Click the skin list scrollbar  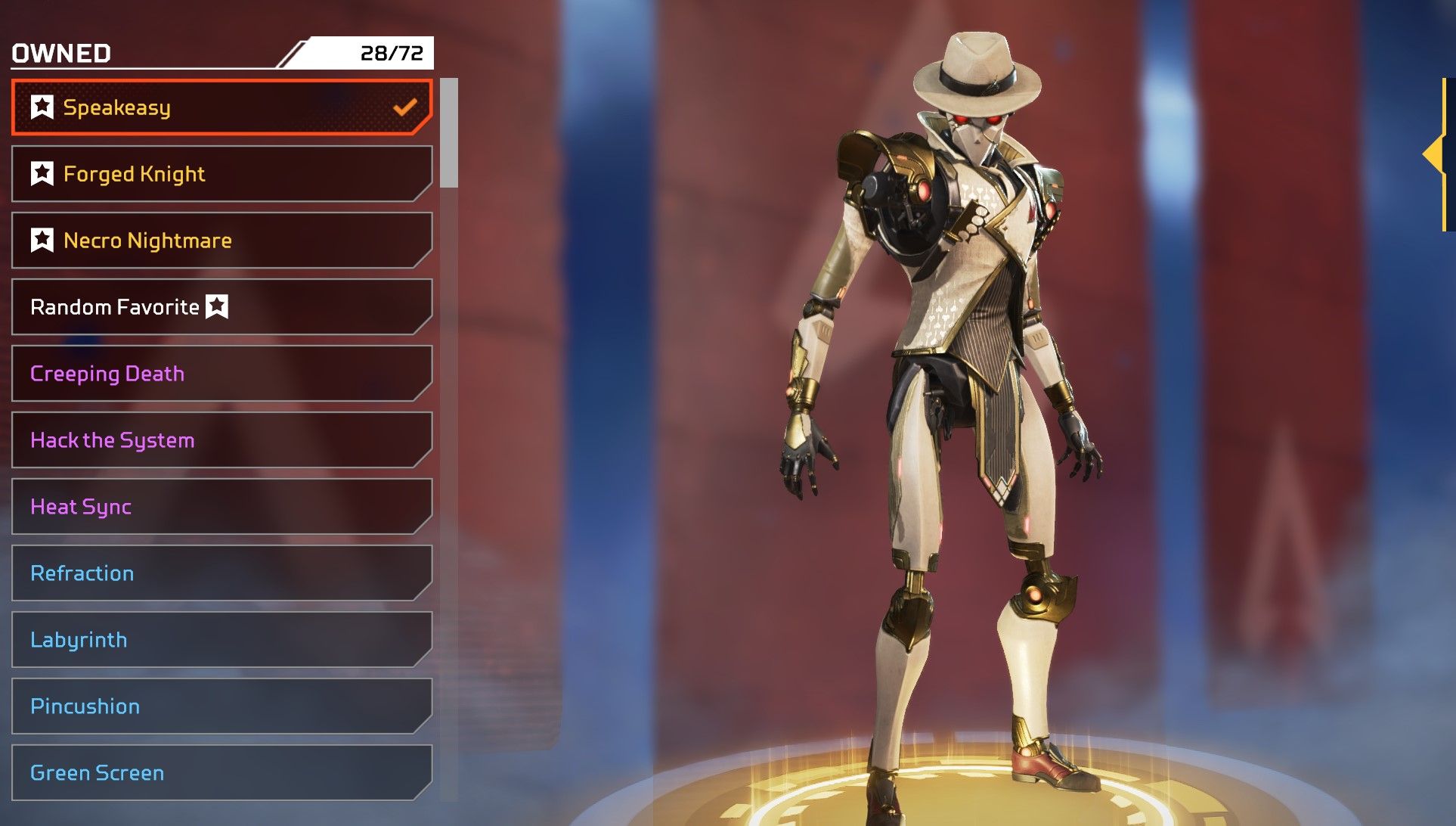pyautogui.click(x=449, y=133)
